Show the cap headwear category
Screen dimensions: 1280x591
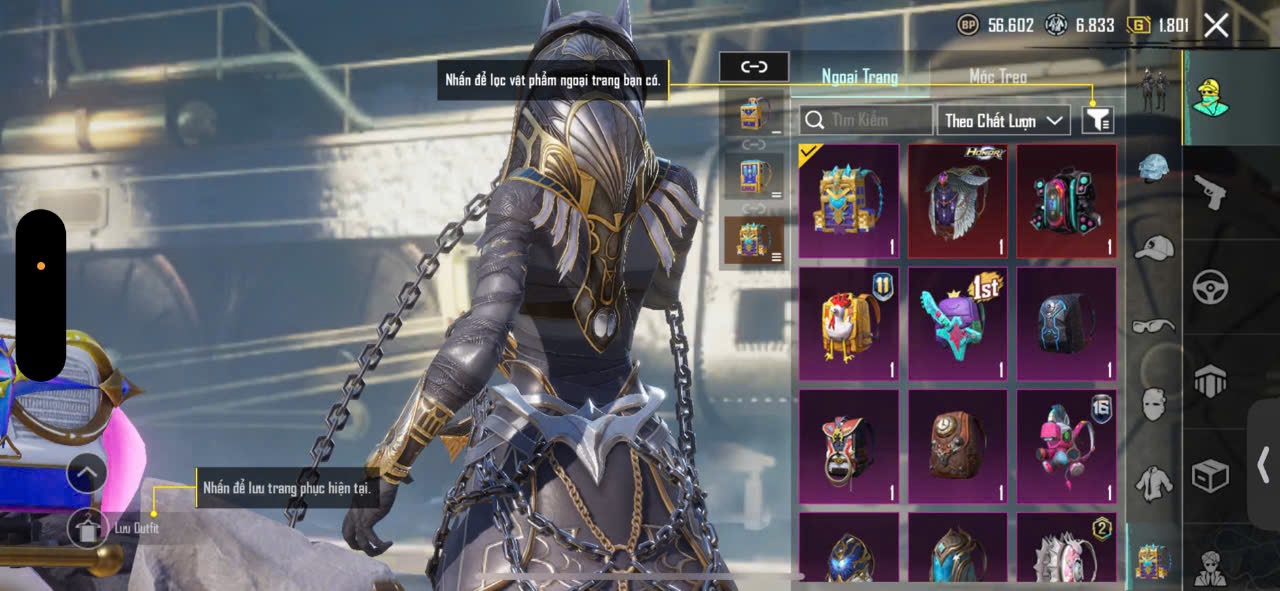click(x=1154, y=247)
